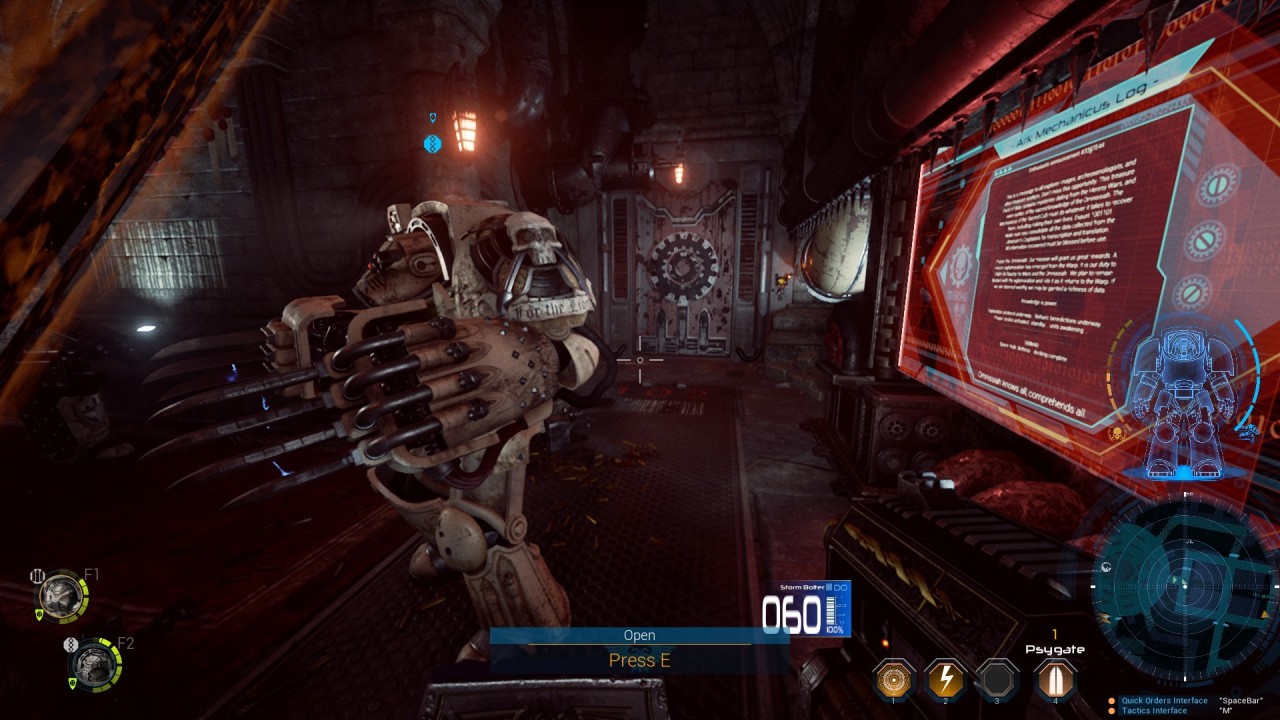Select the empty ability slot 3
Screen dimensions: 1280x720
tap(996, 678)
